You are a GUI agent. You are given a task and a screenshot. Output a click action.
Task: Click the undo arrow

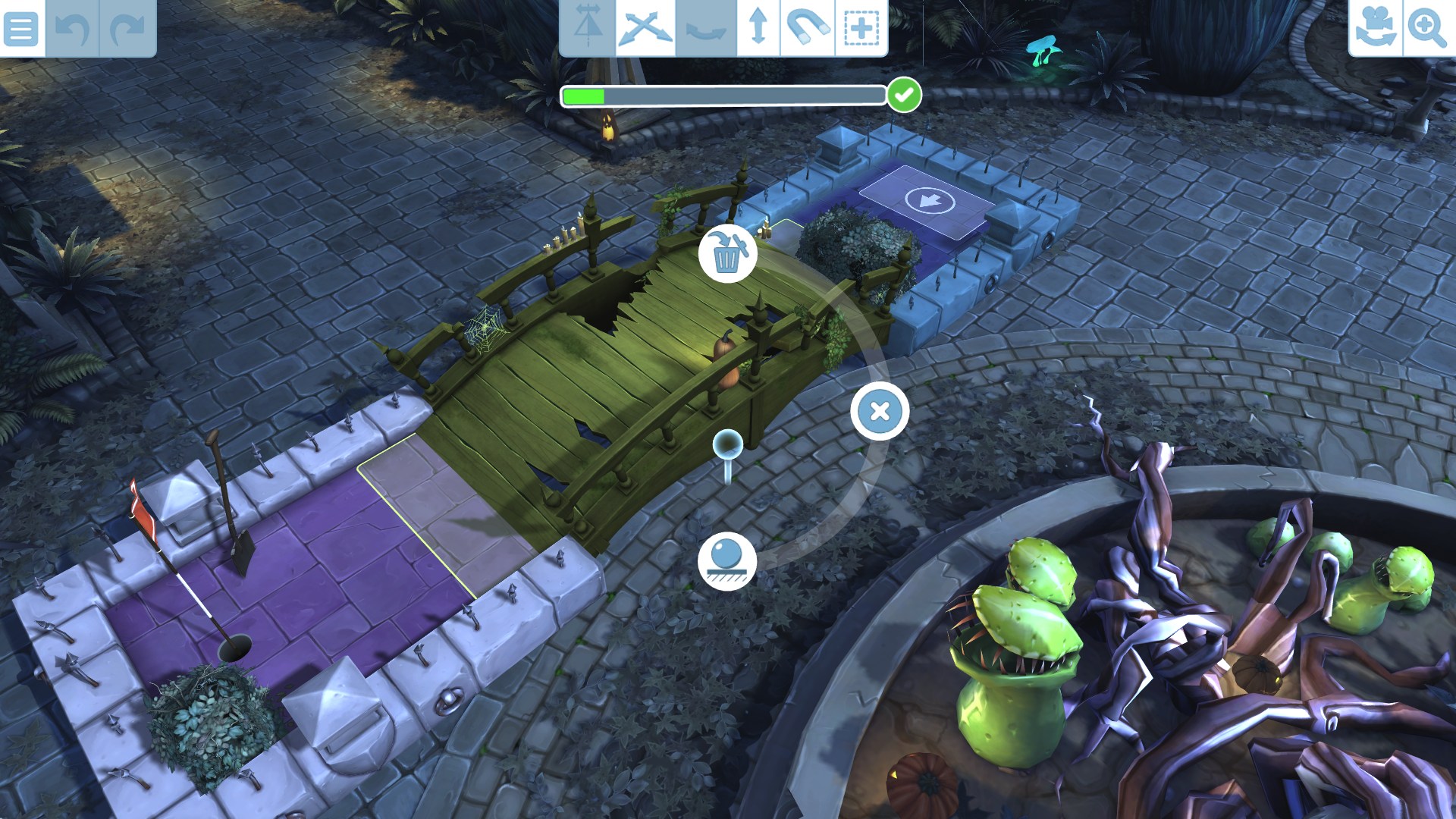[x=74, y=28]
